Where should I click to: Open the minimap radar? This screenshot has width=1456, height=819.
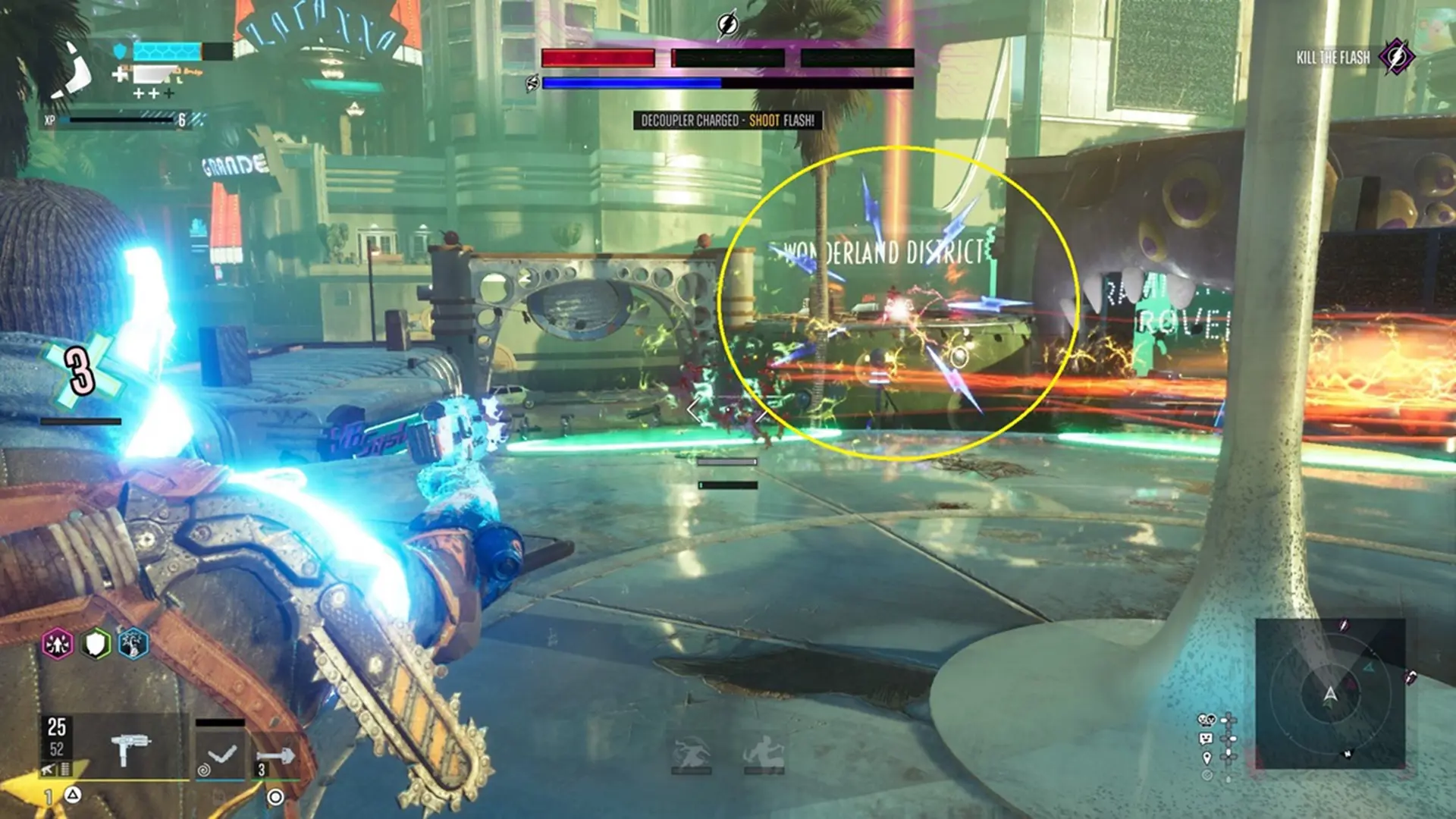[1330, 694]
